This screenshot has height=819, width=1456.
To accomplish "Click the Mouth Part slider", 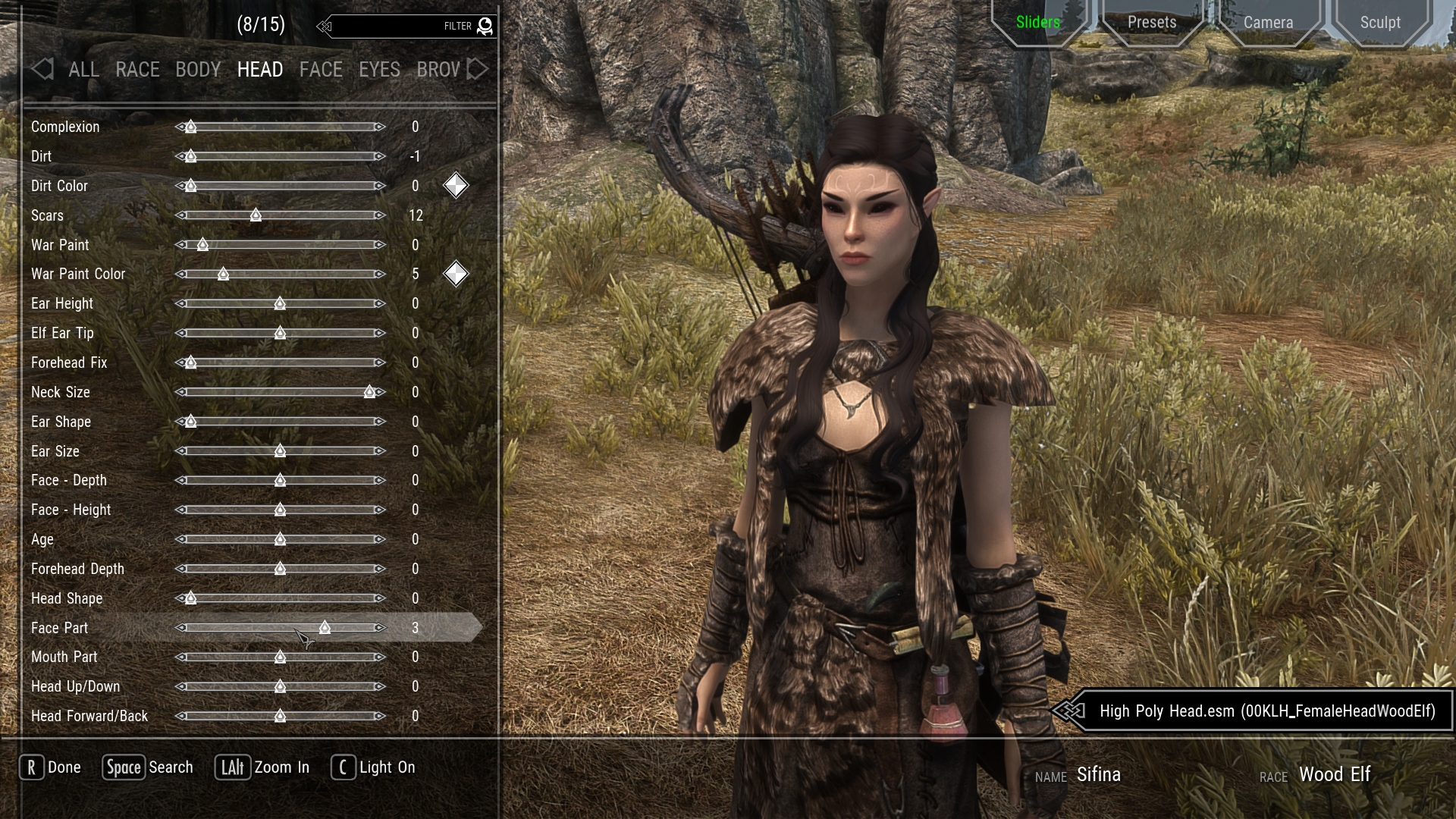I will pyautogui.click(x=281, y=657).
